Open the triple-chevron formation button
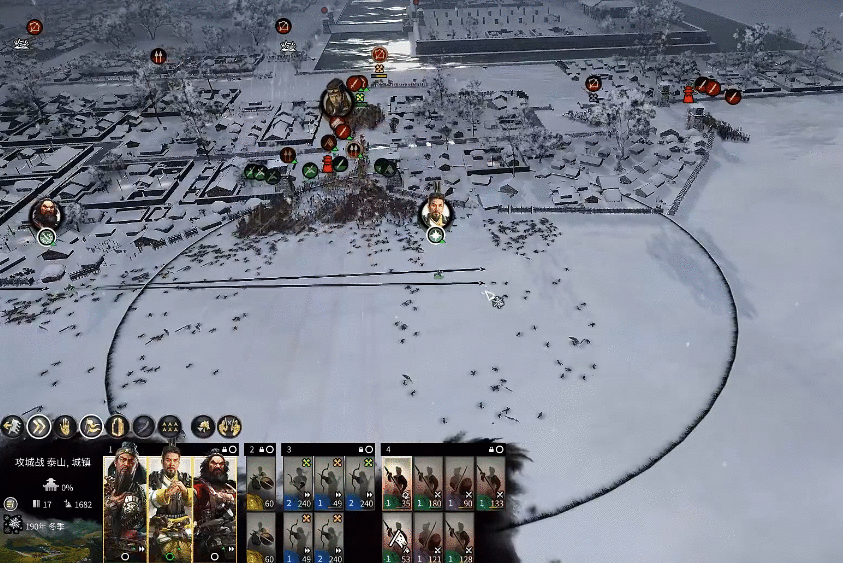This screenshot has height=563, width=843. (x=170, y=427)
